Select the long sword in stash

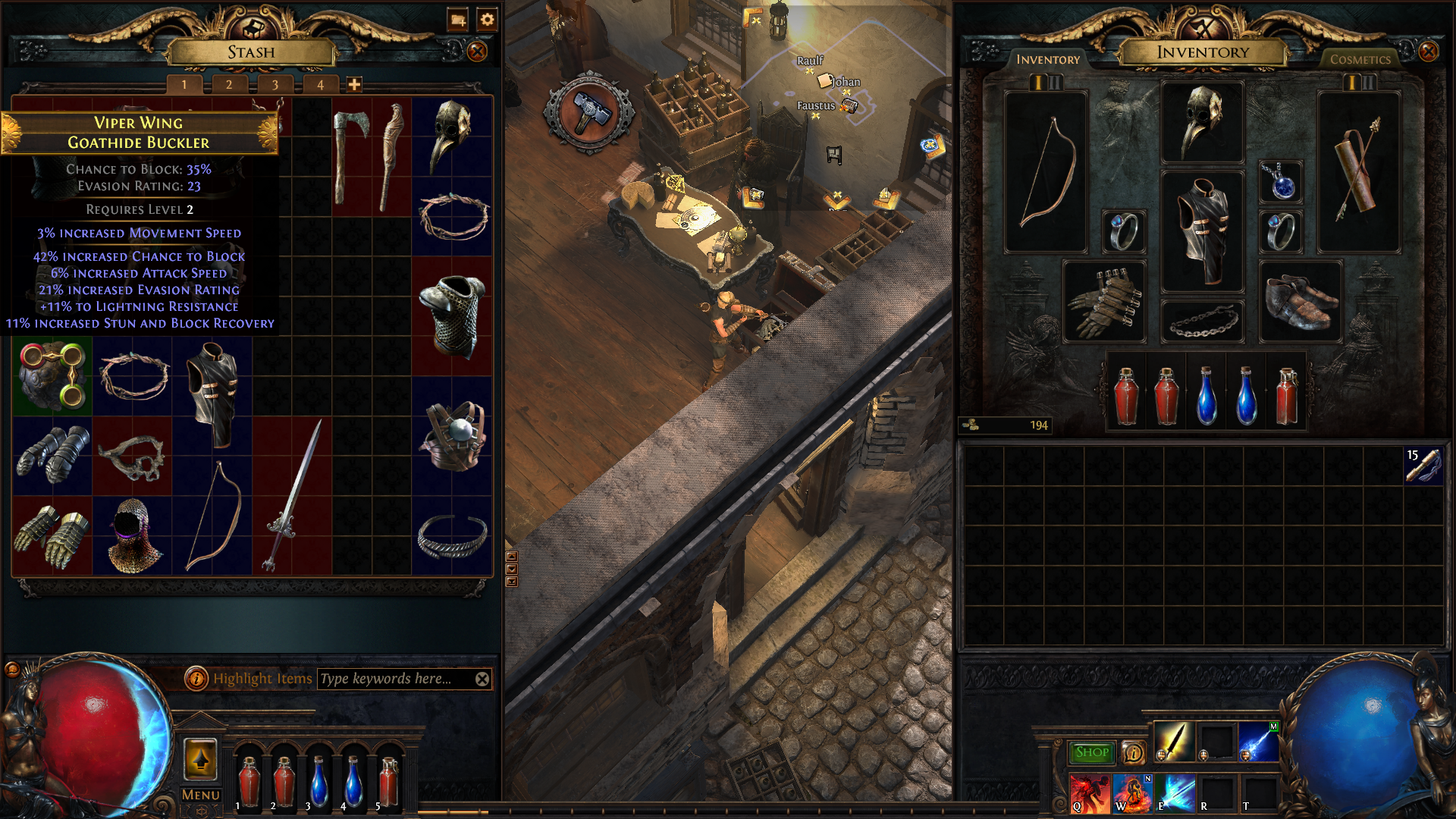tap(293, 494)
